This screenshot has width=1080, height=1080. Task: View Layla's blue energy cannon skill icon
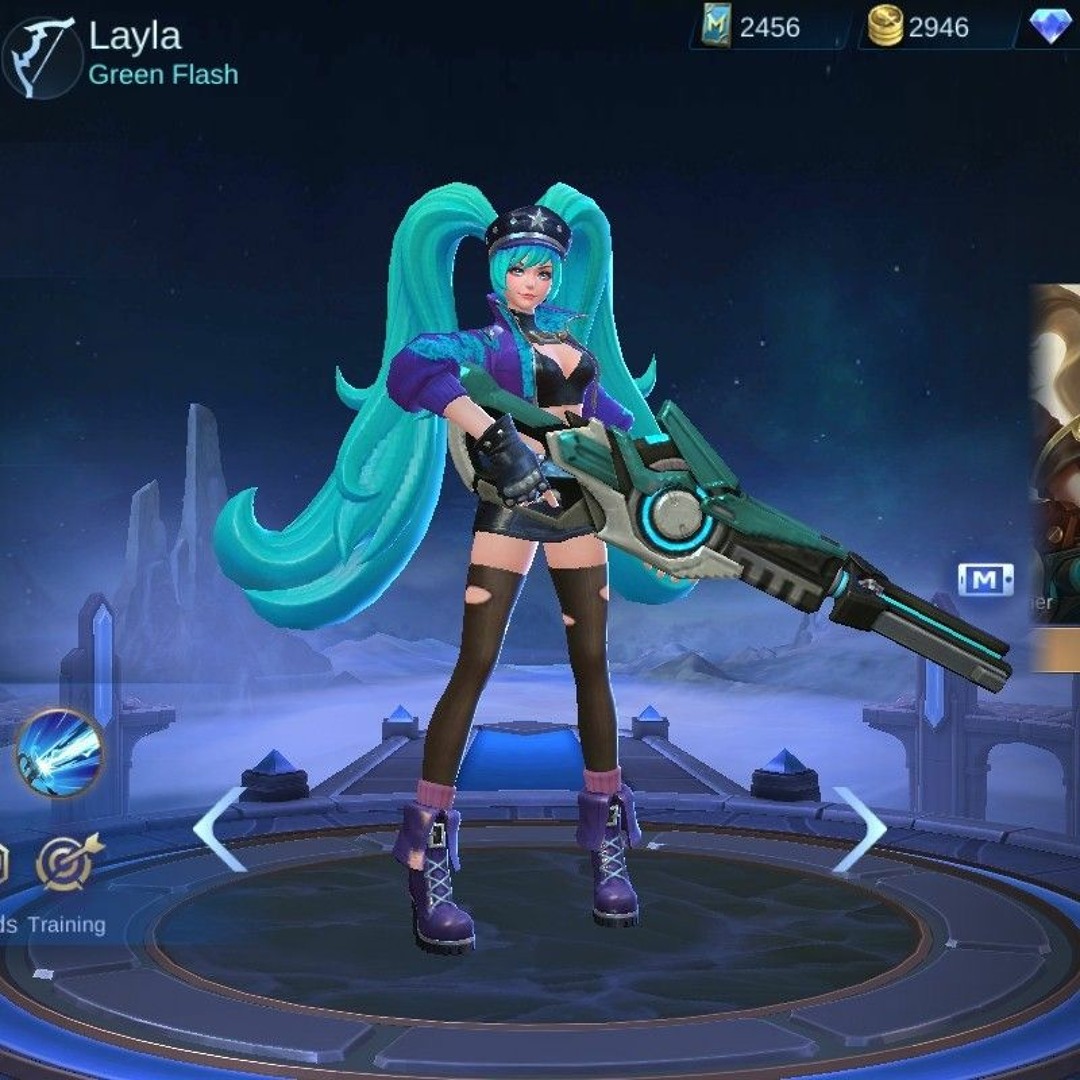point(59,753)
